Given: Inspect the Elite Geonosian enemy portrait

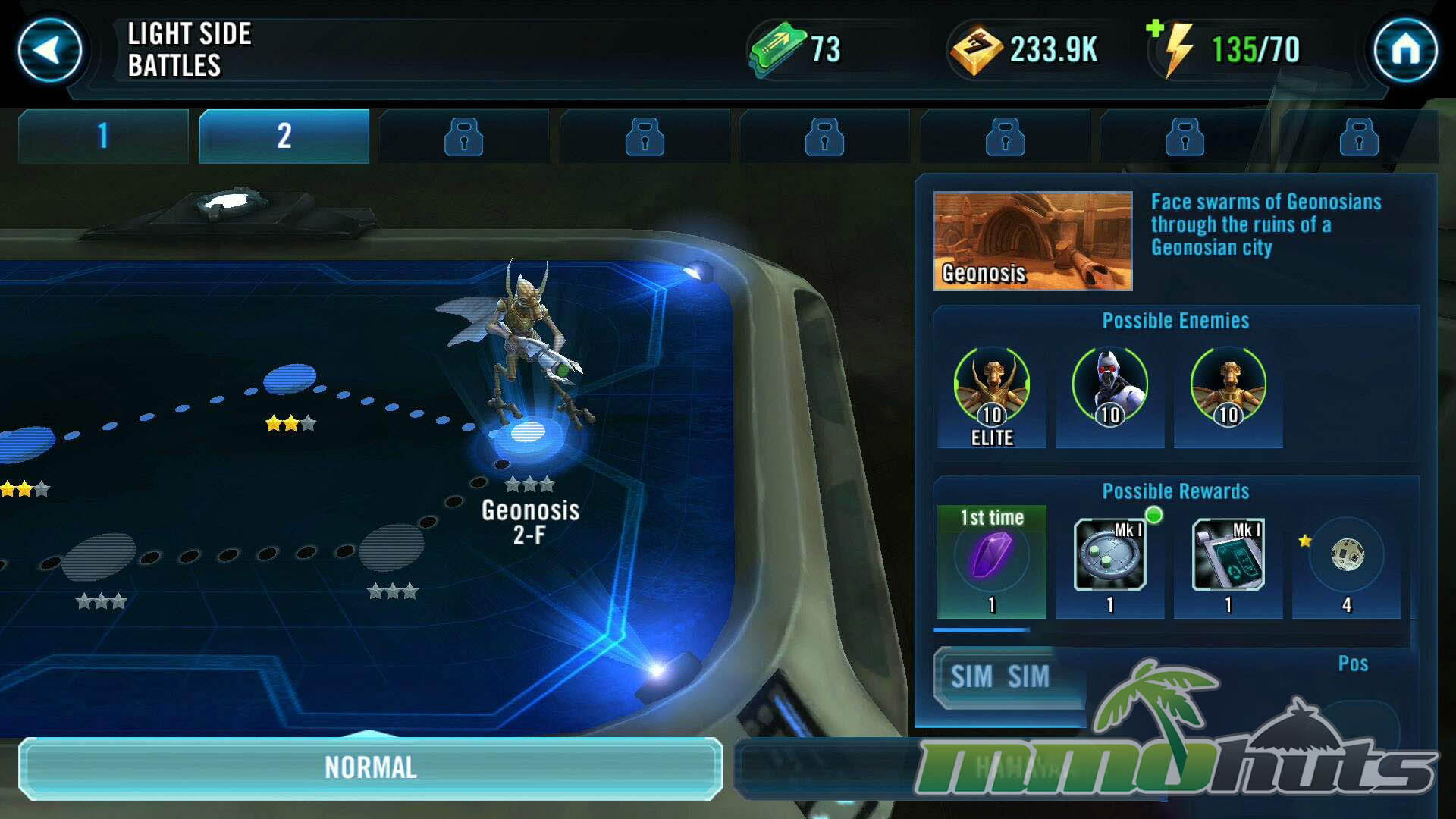Looking at the screenshot, I should pos(991,387).
